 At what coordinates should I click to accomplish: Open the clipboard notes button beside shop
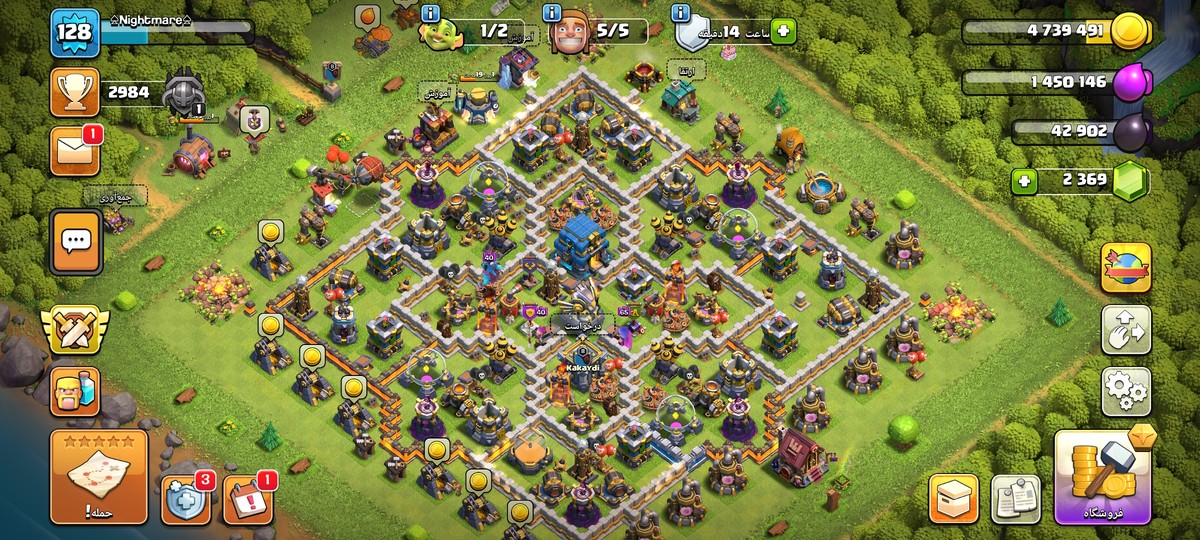[x=1015, y=499]
